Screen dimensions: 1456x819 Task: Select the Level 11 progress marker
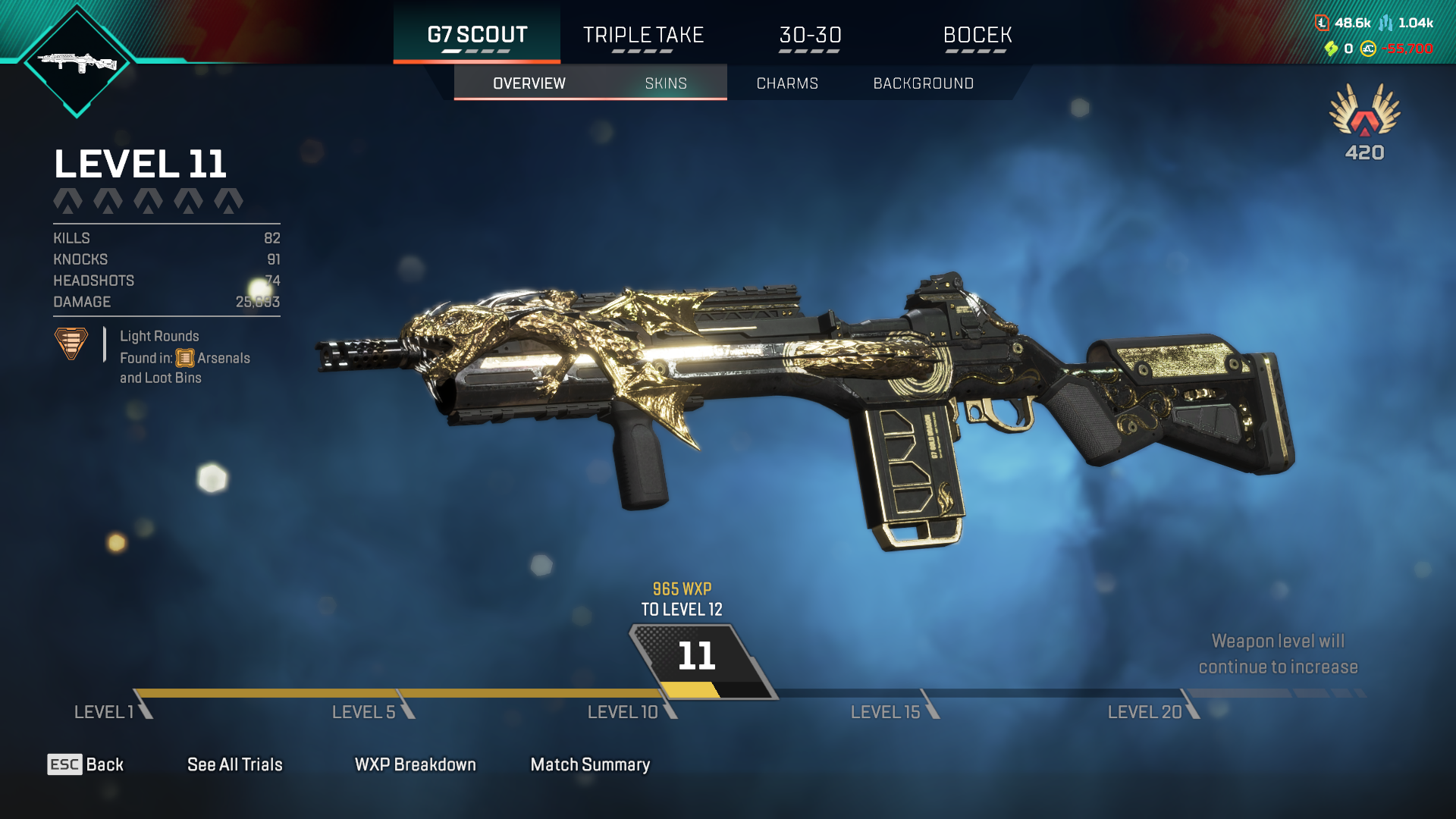[x=697, y=657]
